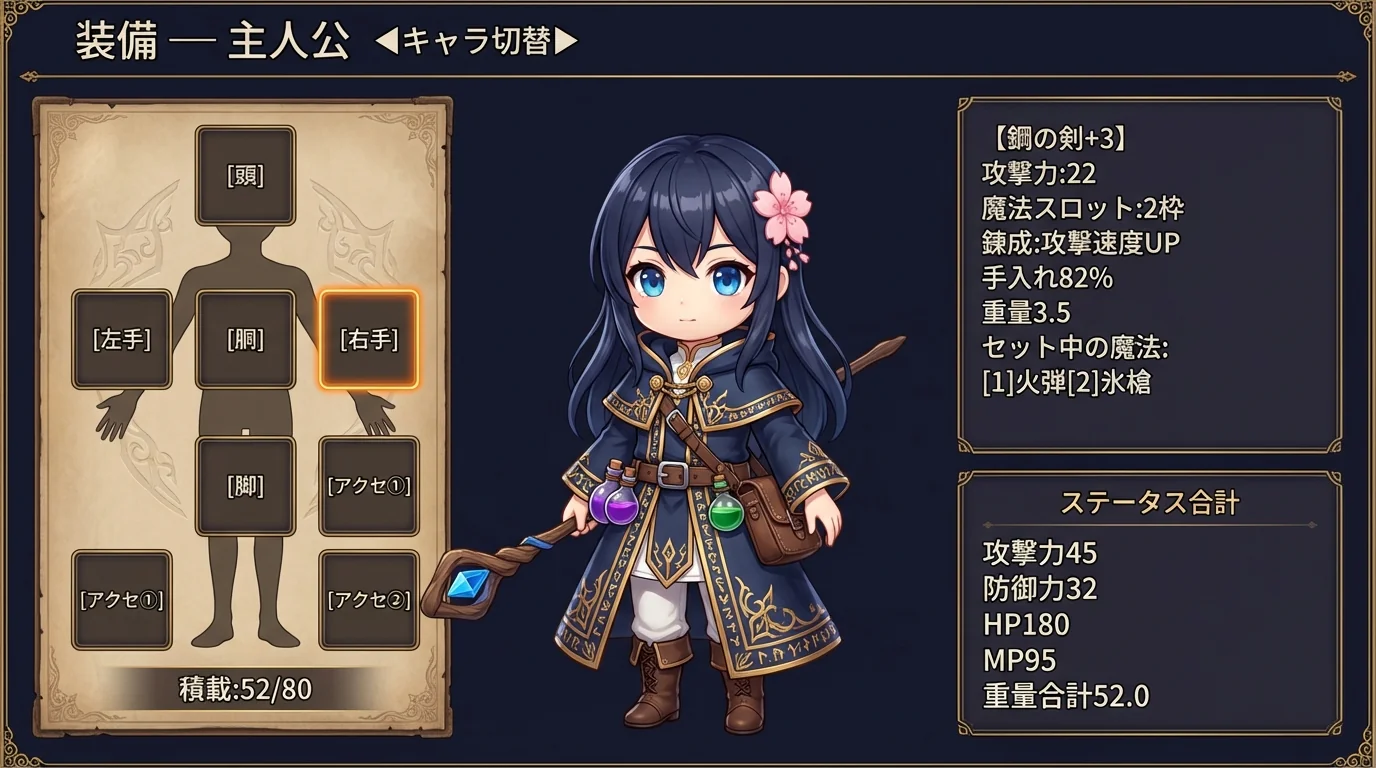Open the 胴 body armor slot

[x=245, y=339]
